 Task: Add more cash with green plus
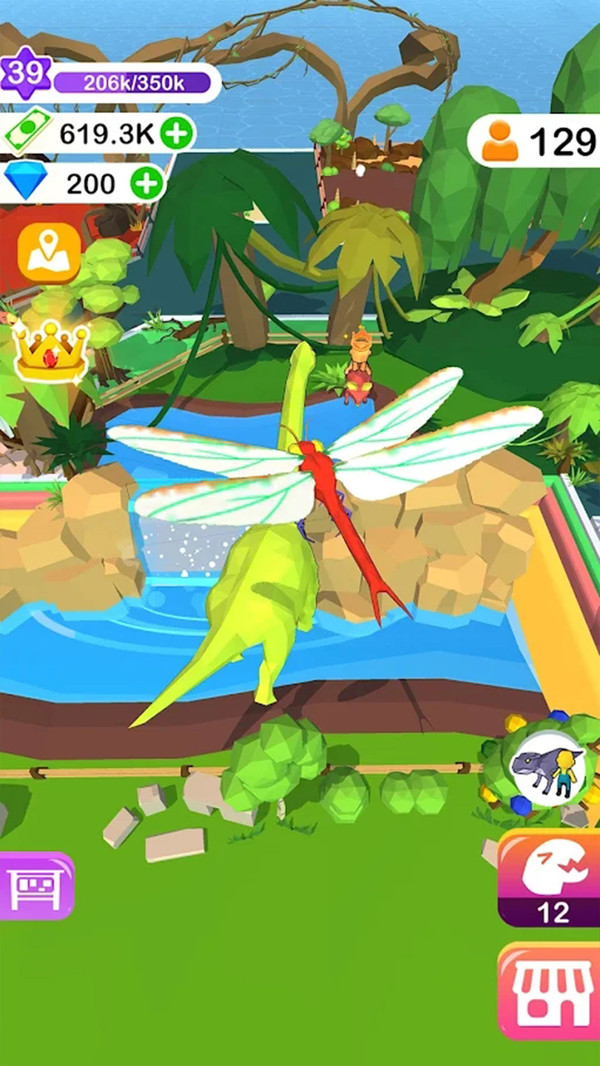coord(177,134)
